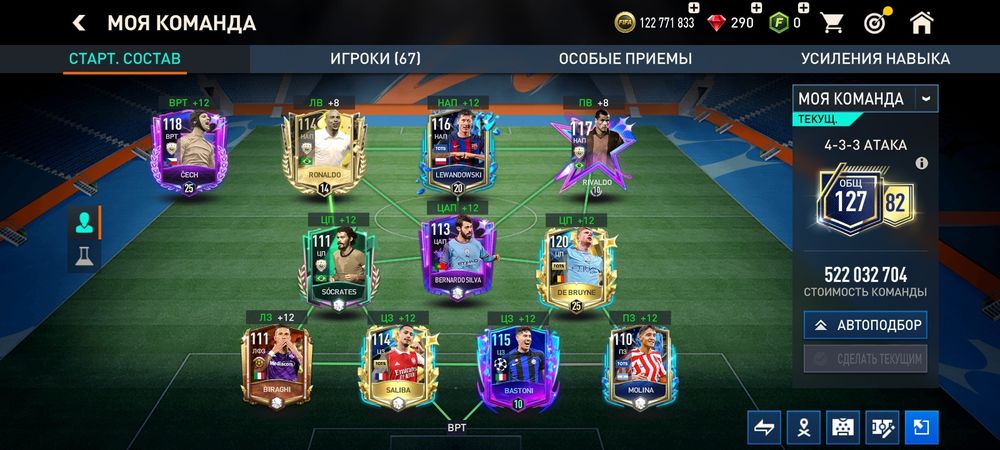The width and height of the screenshot is (1000, 450).
Task: Show formation info via the i icon
Action: pyautogui.click(x=922, y=163)
